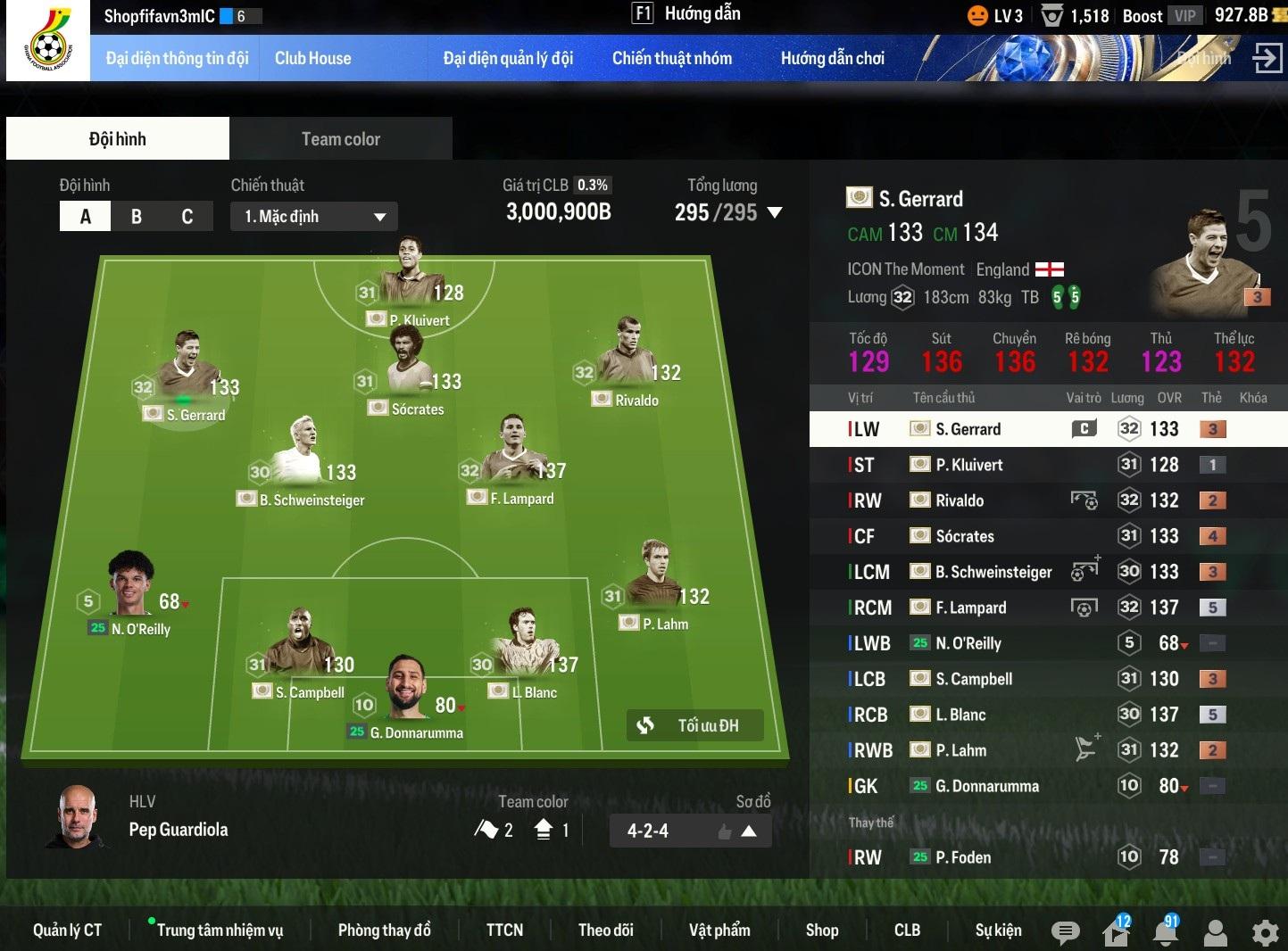Open Chiến thuật nhóm menu
This screenshot has width=1288, height=951.
(x=671, y=59)
